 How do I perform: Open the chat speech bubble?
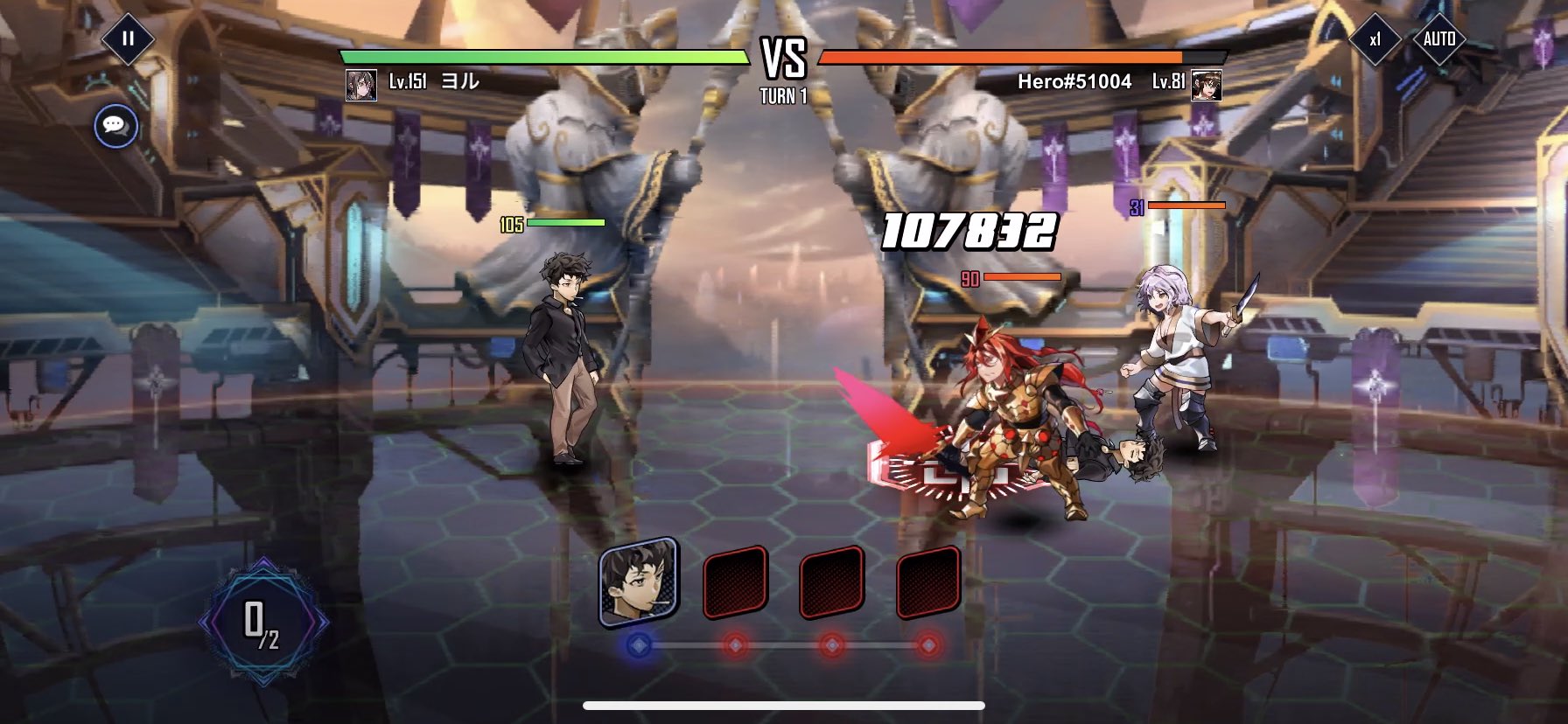[x=115, y=126]
